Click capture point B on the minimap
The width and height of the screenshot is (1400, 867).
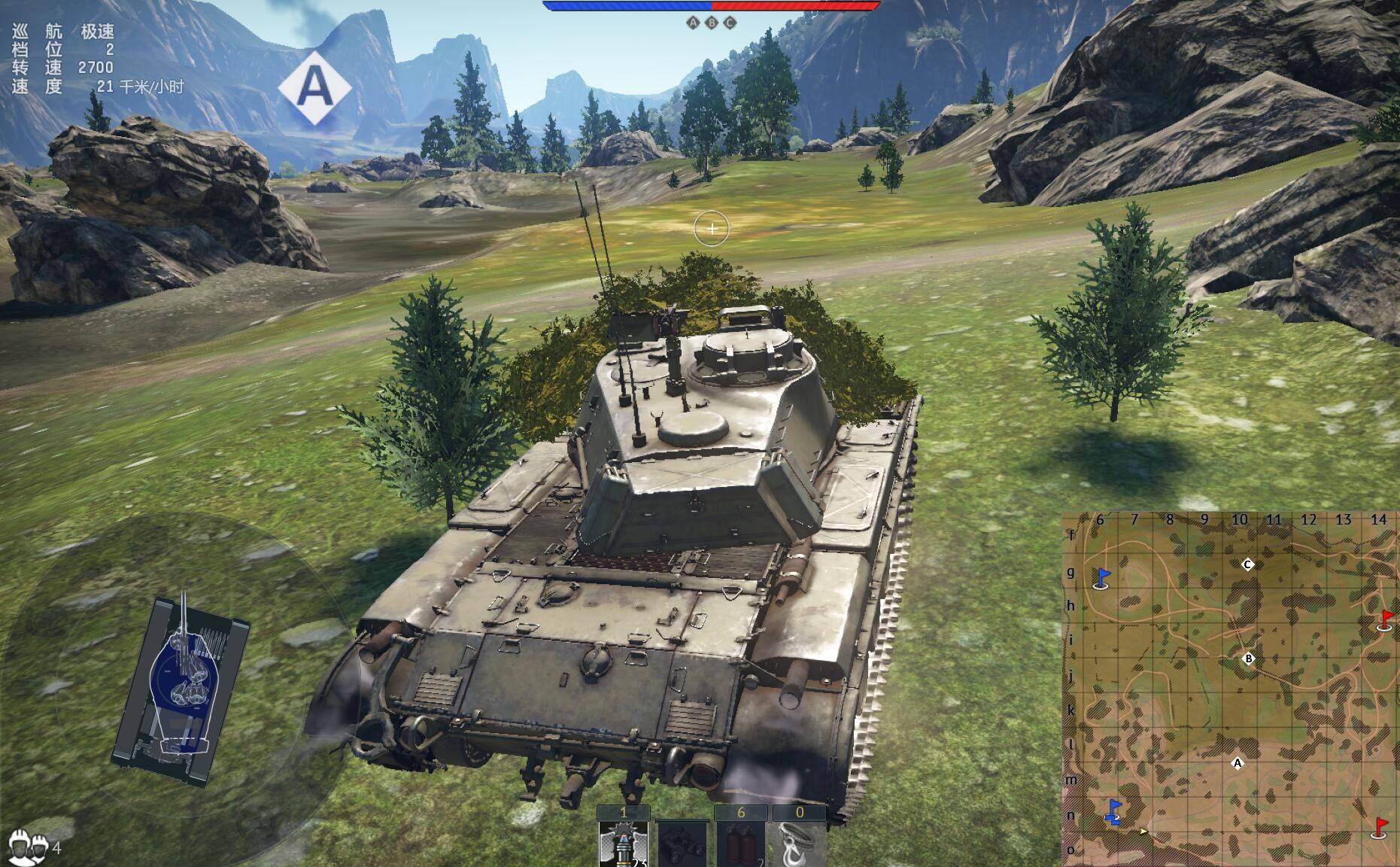[1249, 659]
